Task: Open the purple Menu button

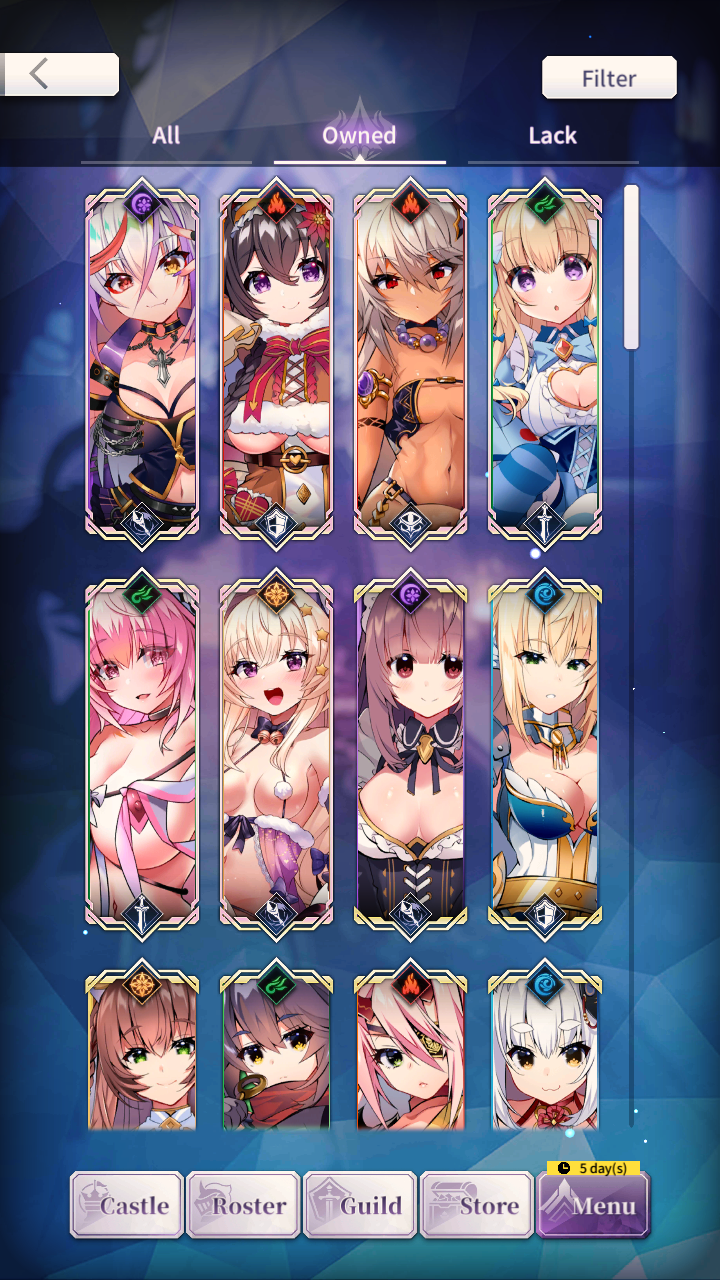Action: point(593,1205)
